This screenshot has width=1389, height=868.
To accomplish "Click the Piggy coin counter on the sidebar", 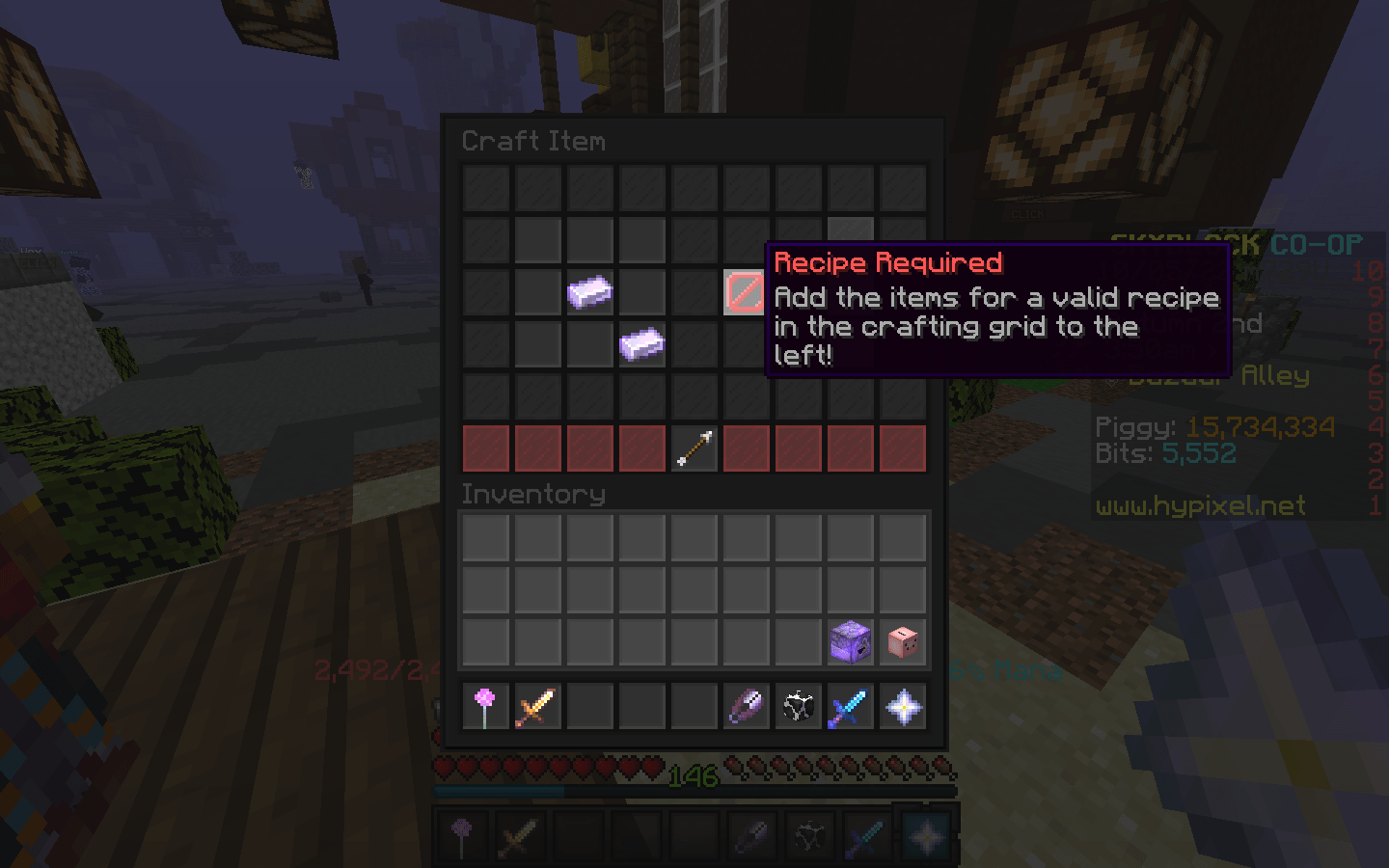I will click(x=1215, y=426).
